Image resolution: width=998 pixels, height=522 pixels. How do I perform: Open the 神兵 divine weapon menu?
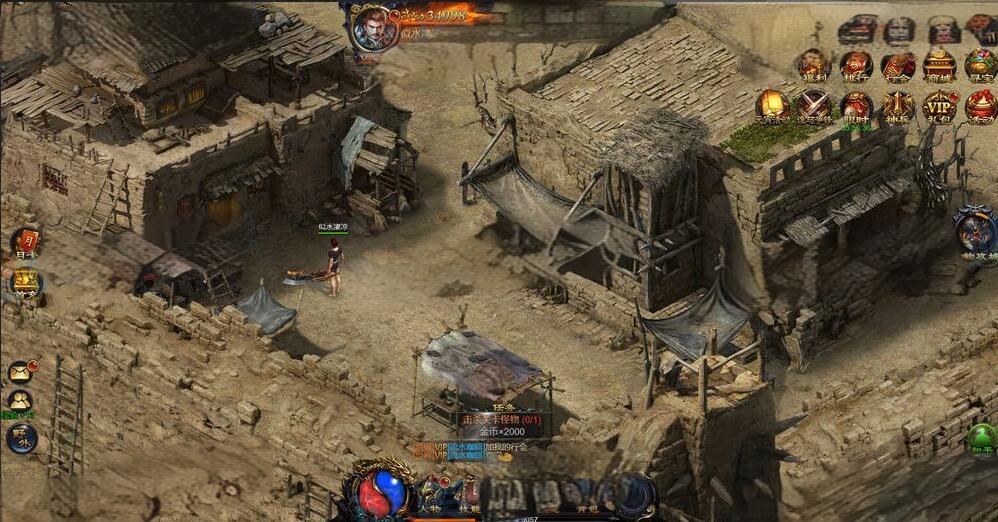898,106
